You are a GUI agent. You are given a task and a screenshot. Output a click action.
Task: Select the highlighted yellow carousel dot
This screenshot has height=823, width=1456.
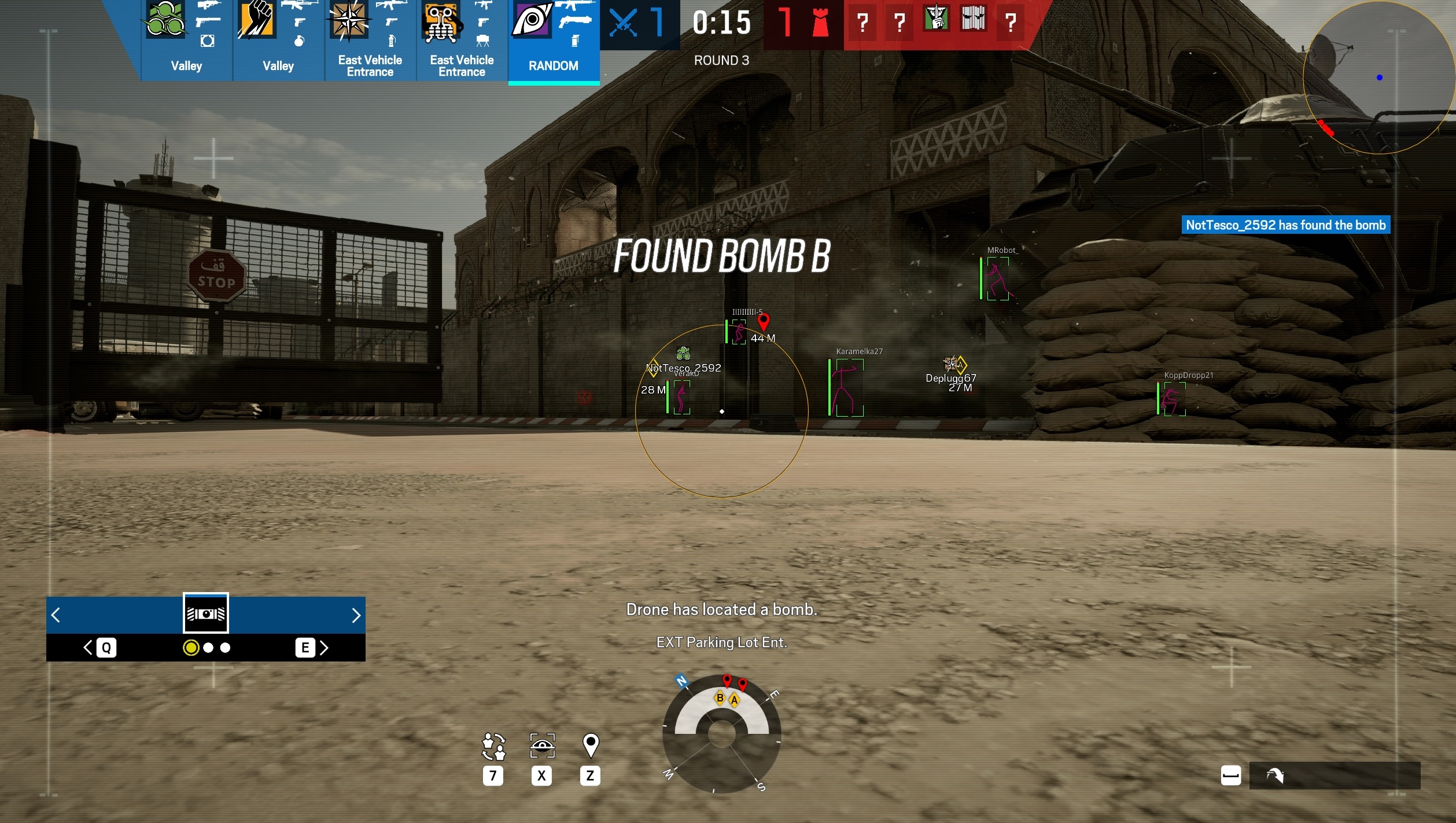point(191,648)
